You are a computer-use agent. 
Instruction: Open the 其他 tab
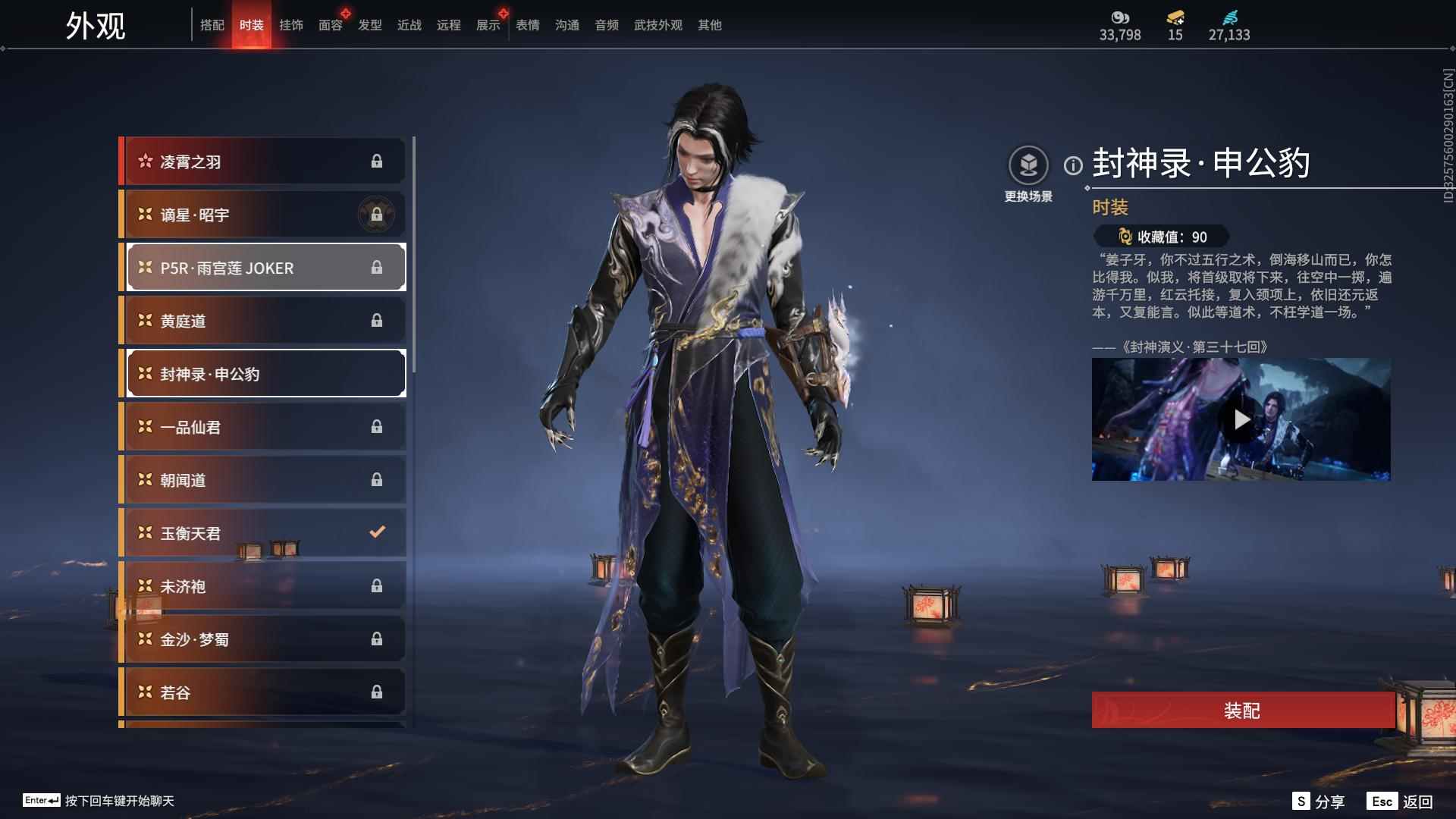710,26
